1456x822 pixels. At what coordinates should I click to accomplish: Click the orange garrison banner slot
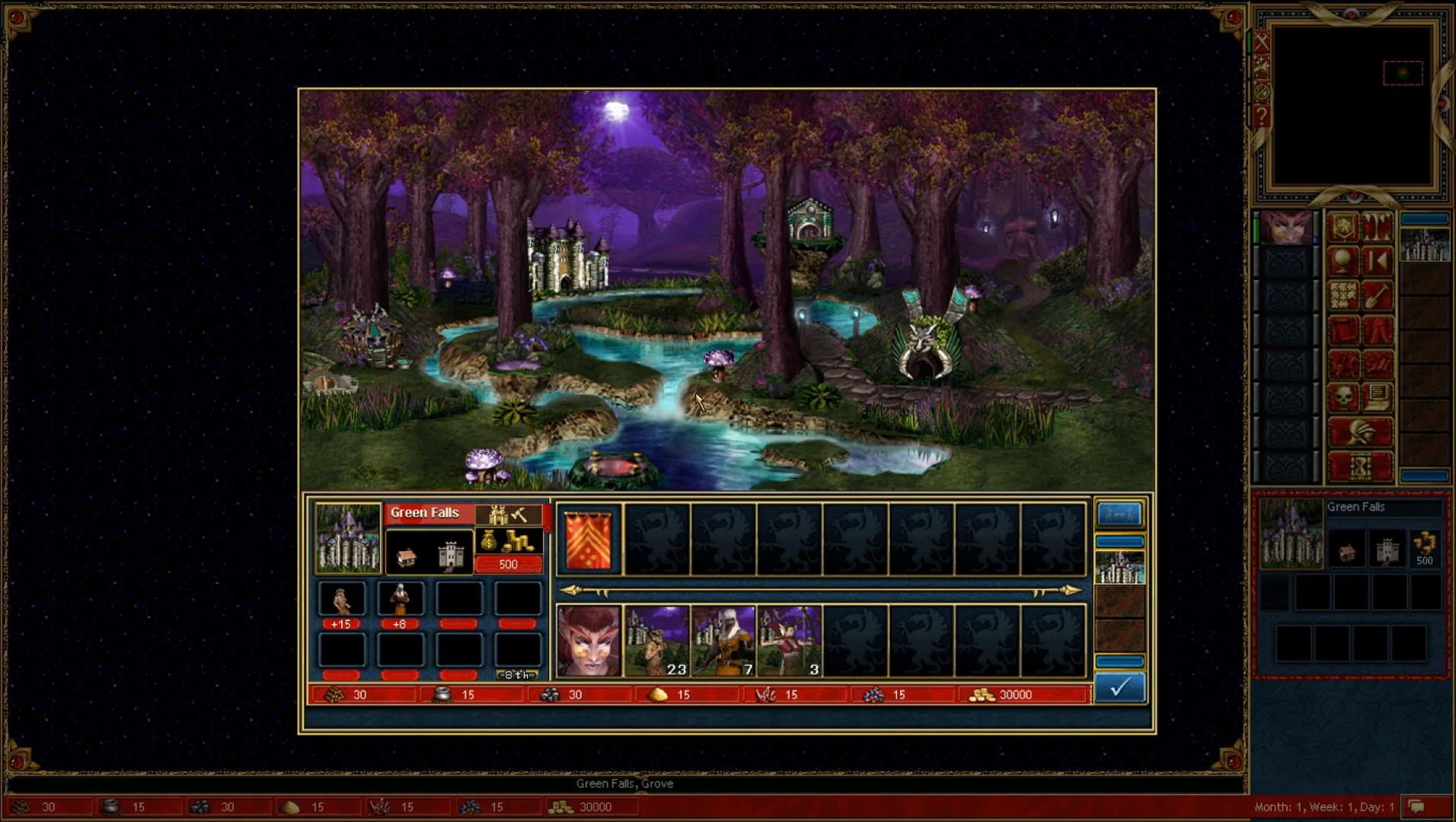[589, 540]
